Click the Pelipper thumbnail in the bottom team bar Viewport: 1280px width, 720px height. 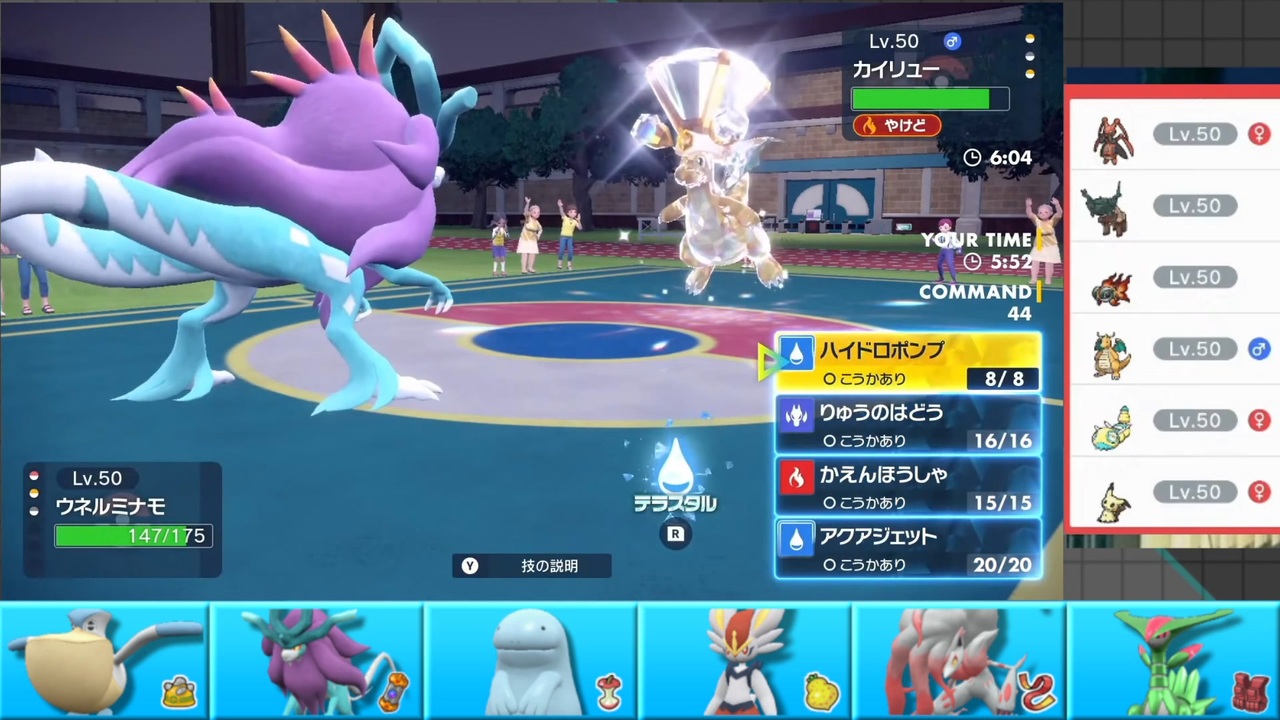coord(105,662)
